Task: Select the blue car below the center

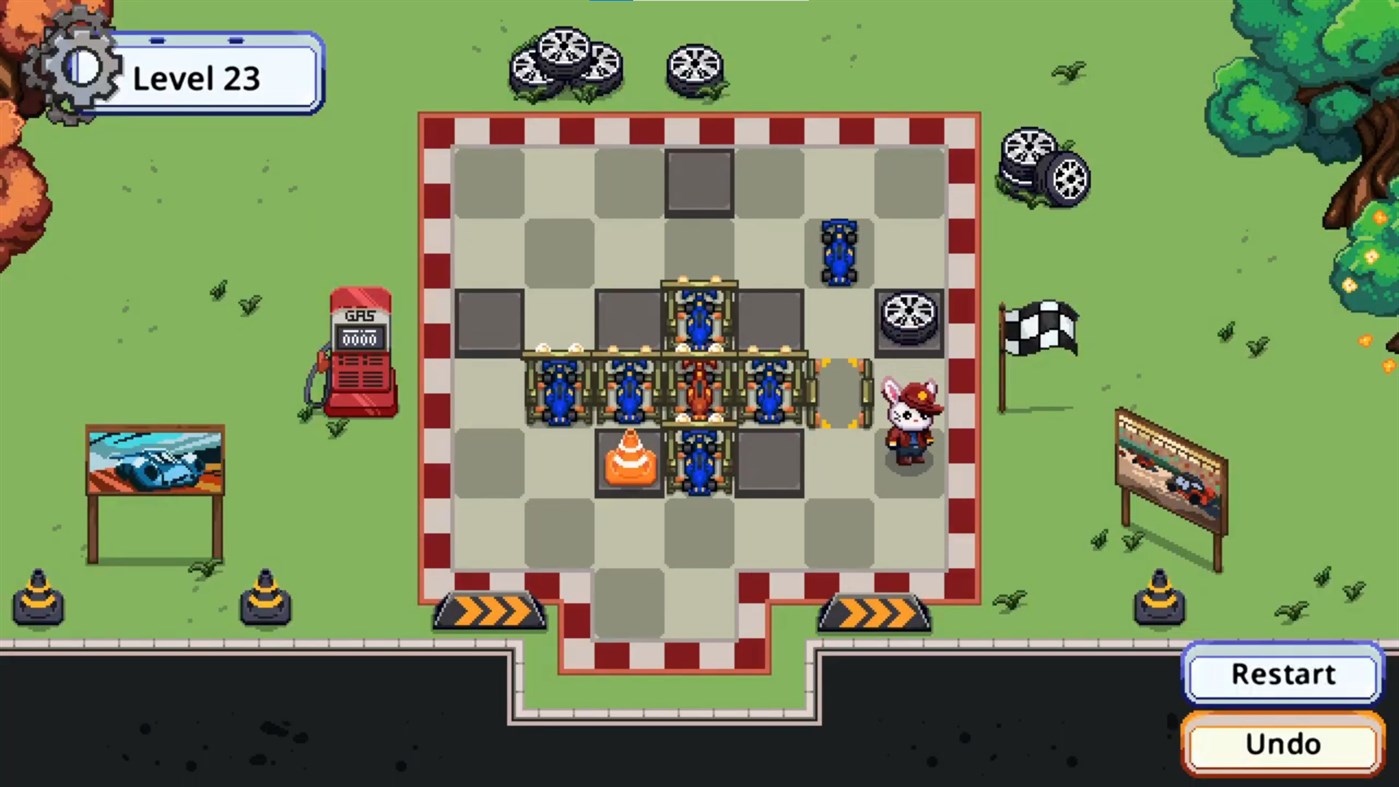Action: [699, 463]
